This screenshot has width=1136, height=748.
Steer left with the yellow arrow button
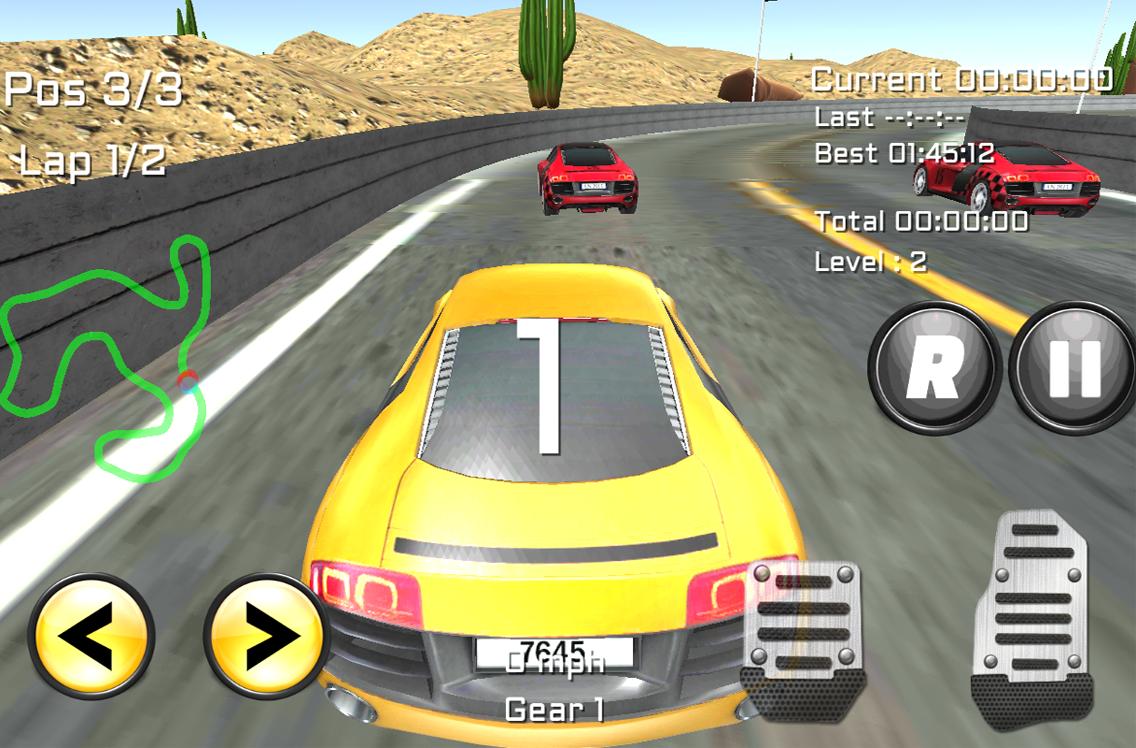[x=91, y=636]
